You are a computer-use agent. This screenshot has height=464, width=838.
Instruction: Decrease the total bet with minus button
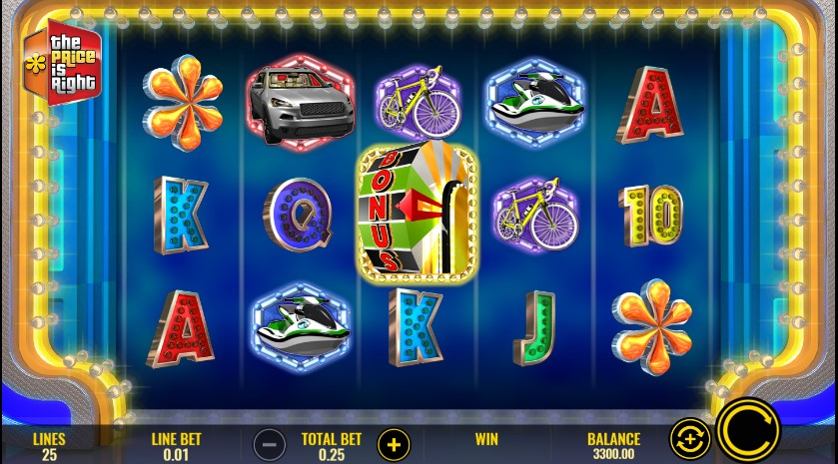point(268,443)
